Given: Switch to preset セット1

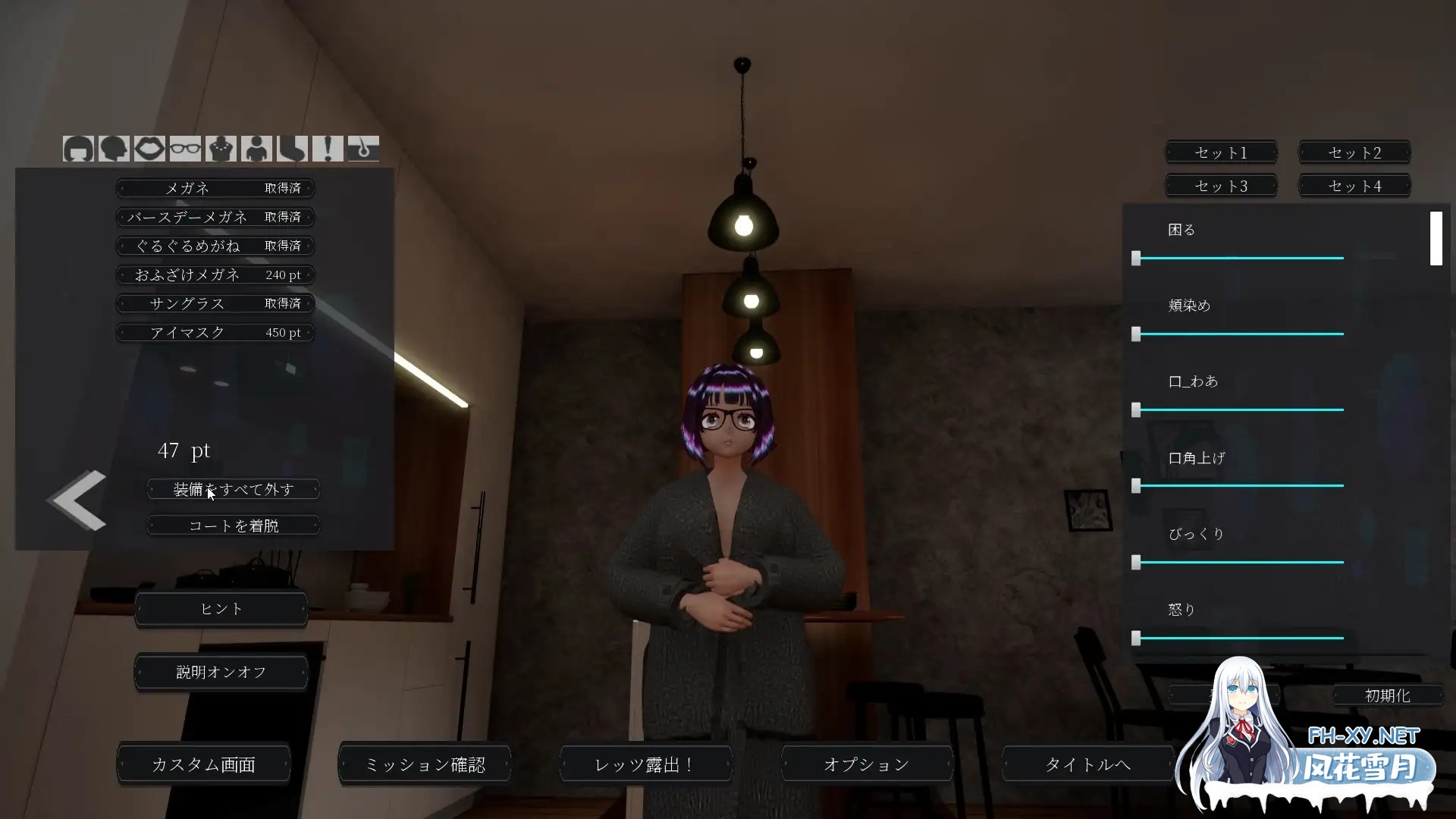Looking at the screenshot, I should coord(1220,152).
